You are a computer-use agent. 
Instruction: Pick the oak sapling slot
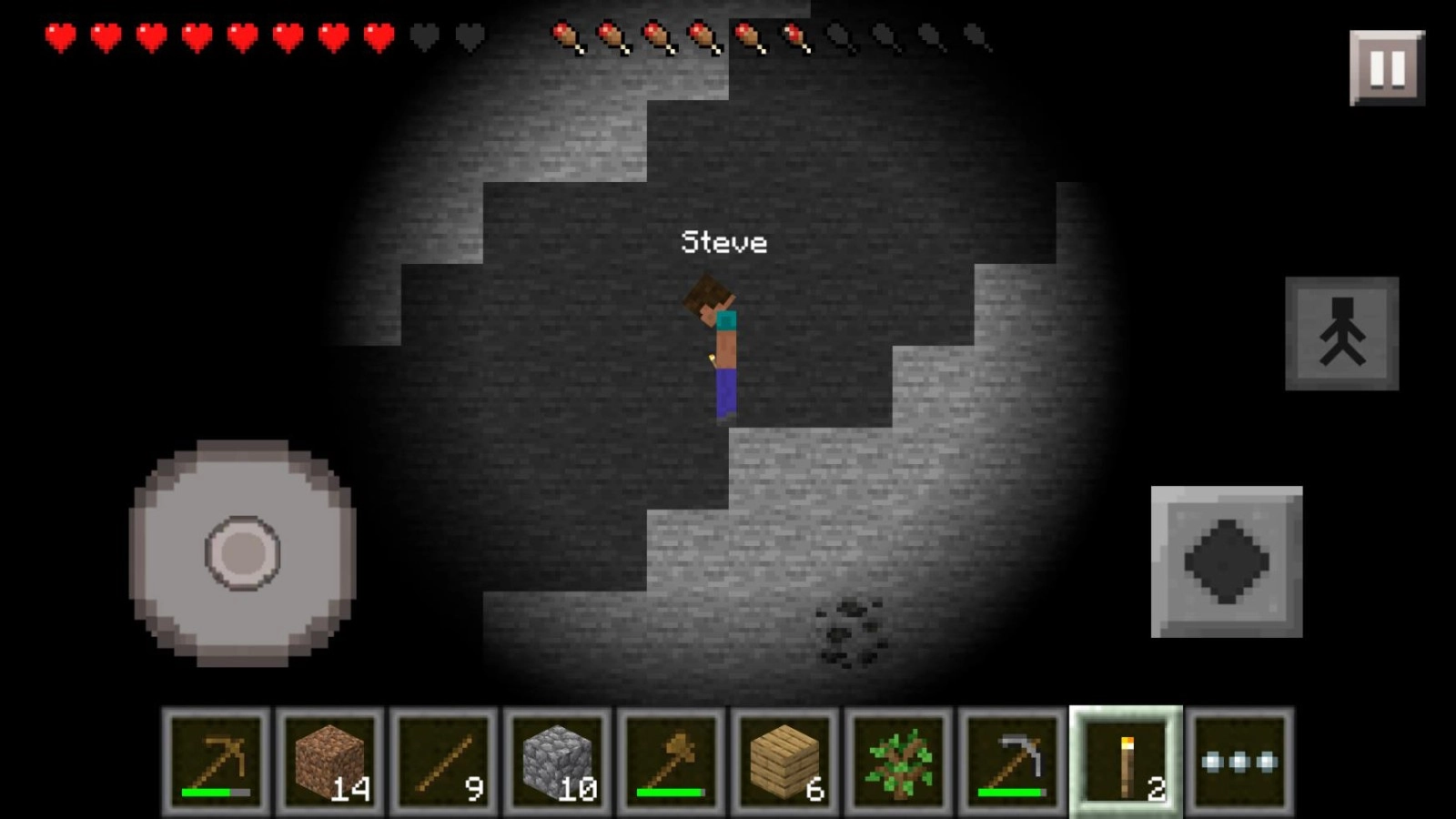tap(899, 762)
